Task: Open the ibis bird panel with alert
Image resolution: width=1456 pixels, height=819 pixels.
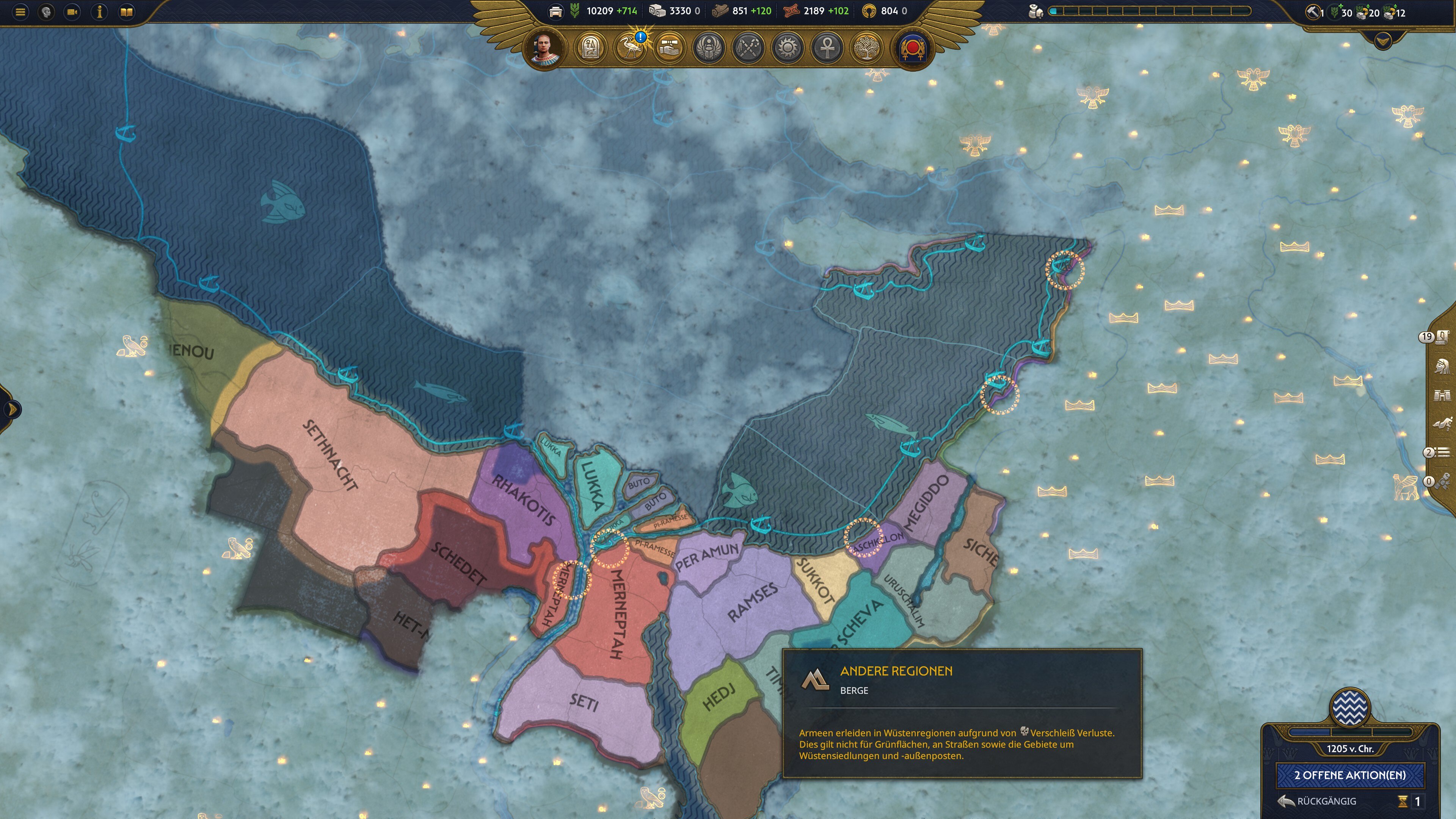Action: [629, 48]
